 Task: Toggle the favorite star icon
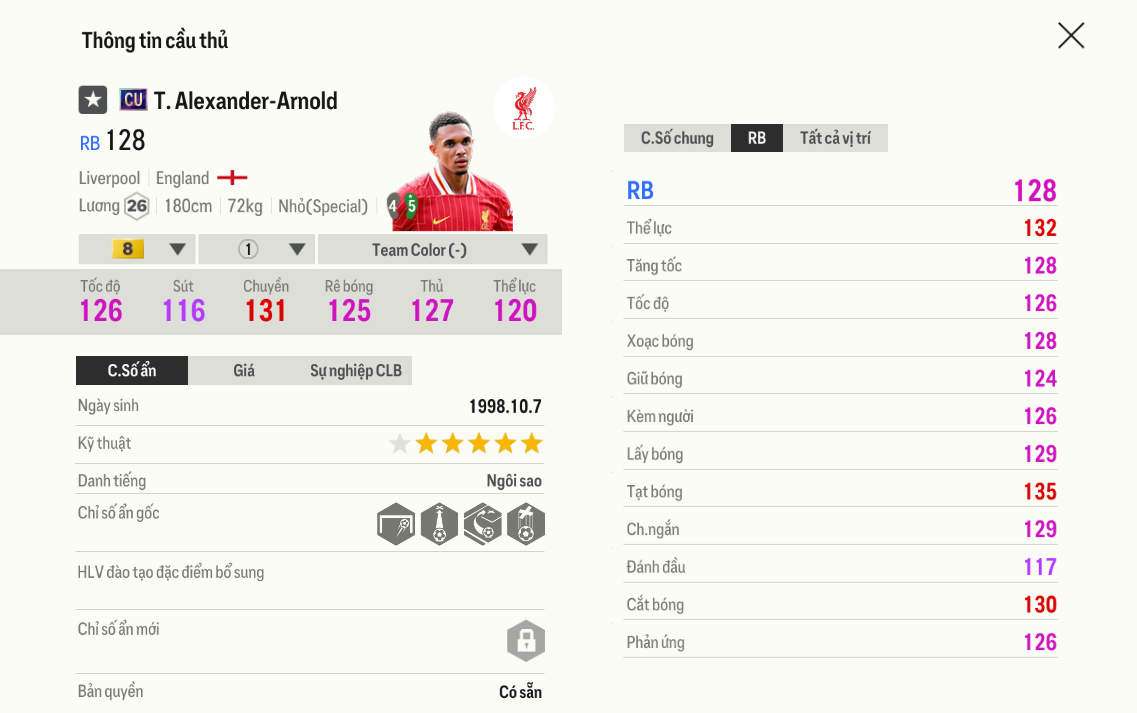coord(93,100)
